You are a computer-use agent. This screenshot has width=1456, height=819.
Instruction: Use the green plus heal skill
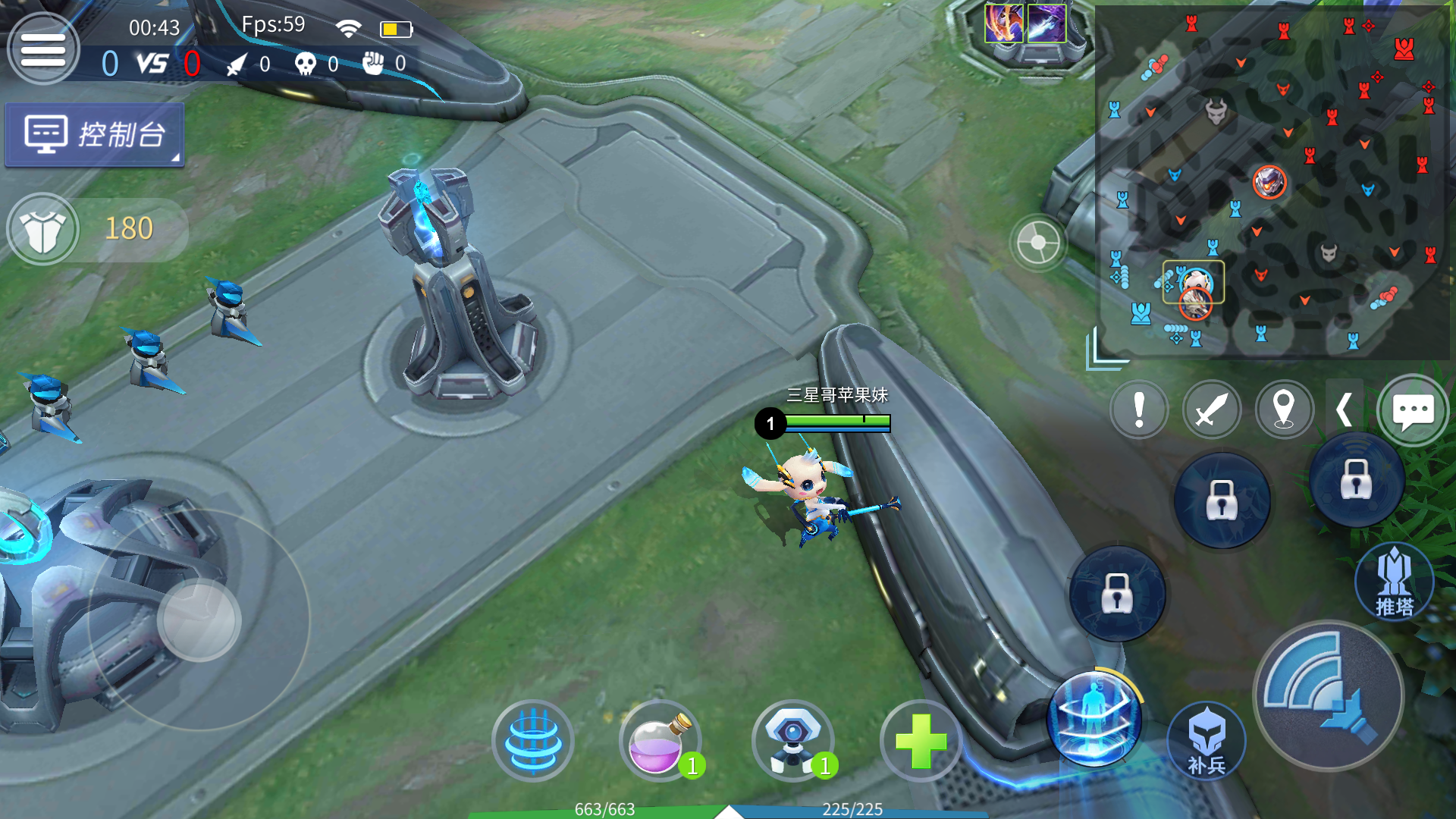click(x=921, y=741)
